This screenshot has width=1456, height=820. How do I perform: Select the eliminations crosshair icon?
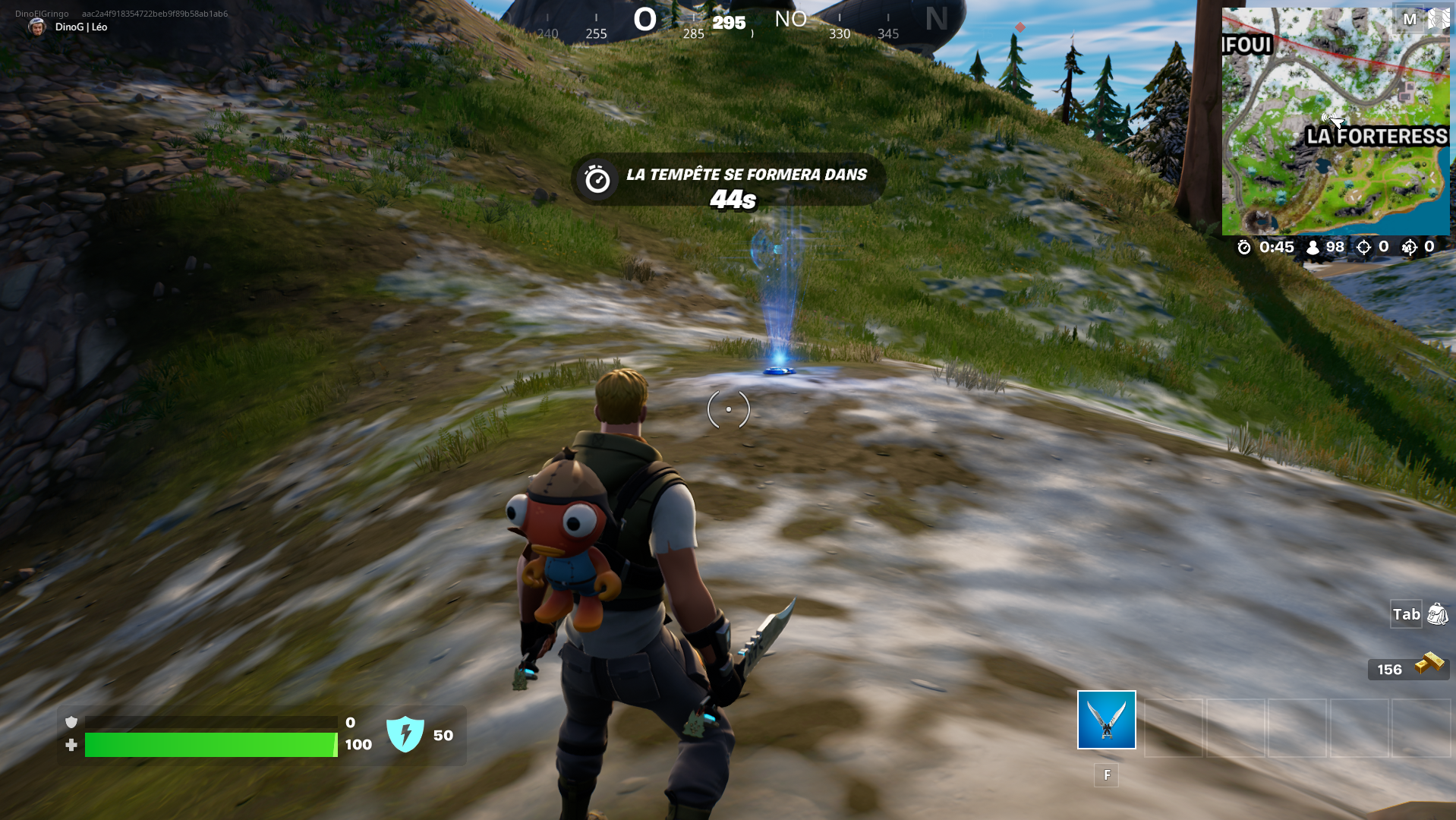click(x=1365, y=247)
